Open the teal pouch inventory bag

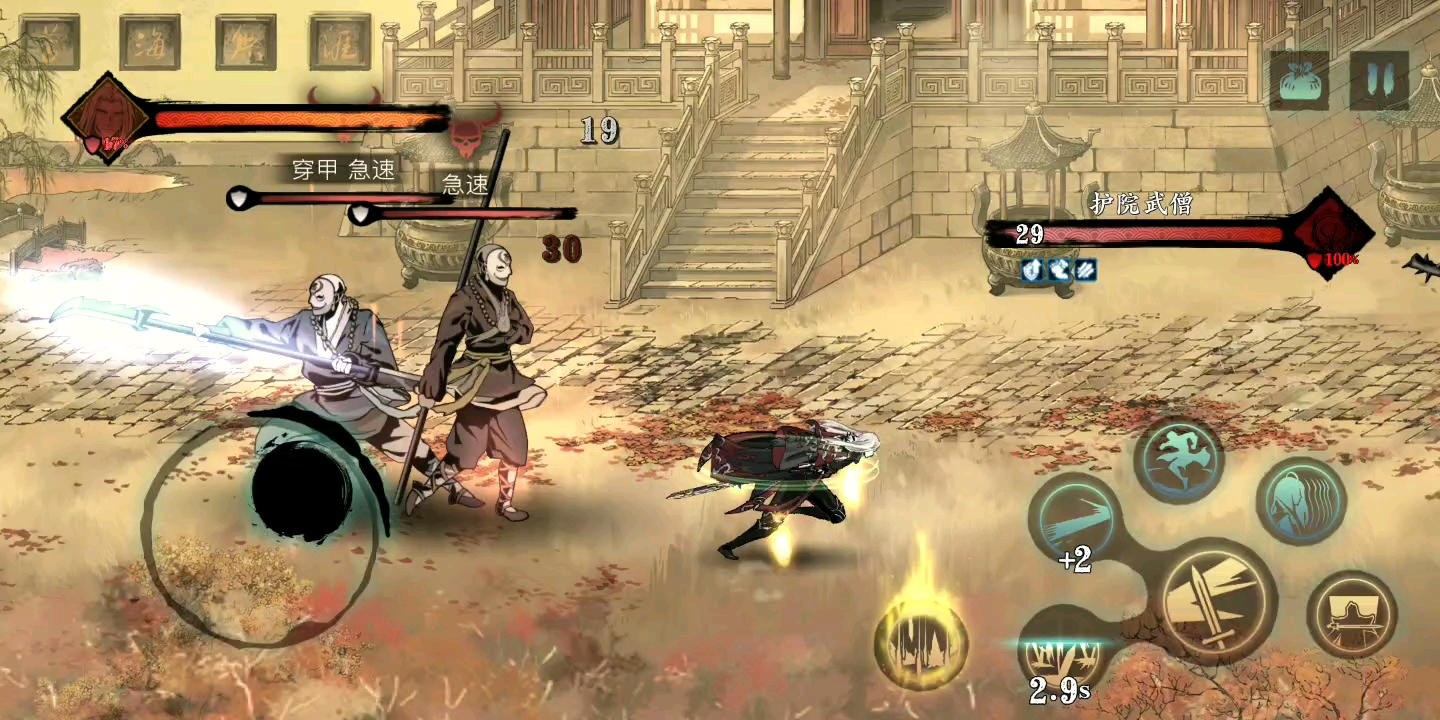[x=1300, y=81]
